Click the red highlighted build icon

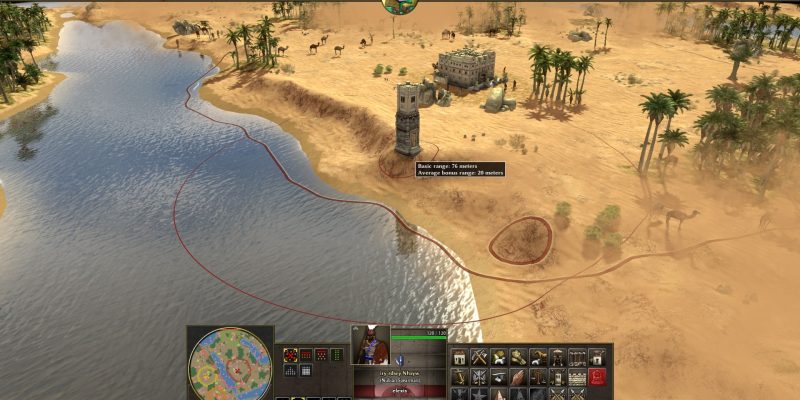tap(597, 377)
